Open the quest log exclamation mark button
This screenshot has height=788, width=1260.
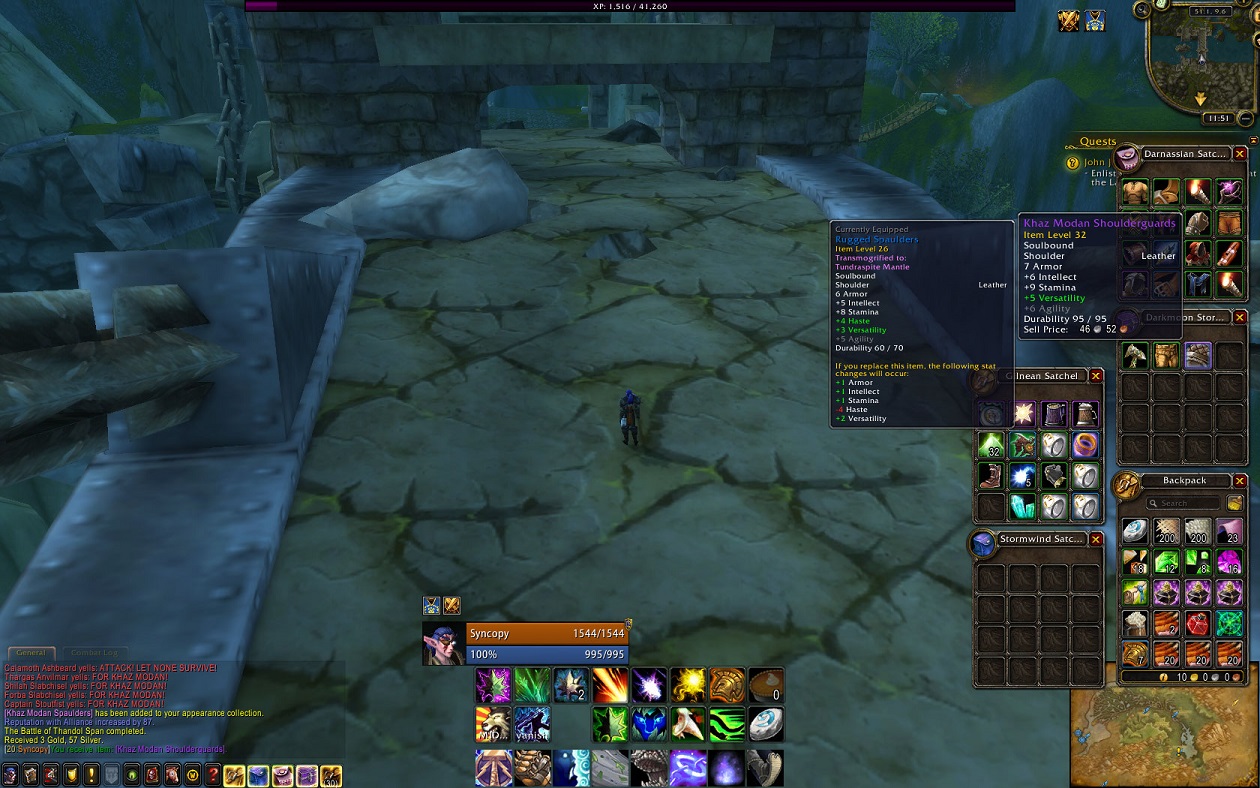[x=91, y=775]
